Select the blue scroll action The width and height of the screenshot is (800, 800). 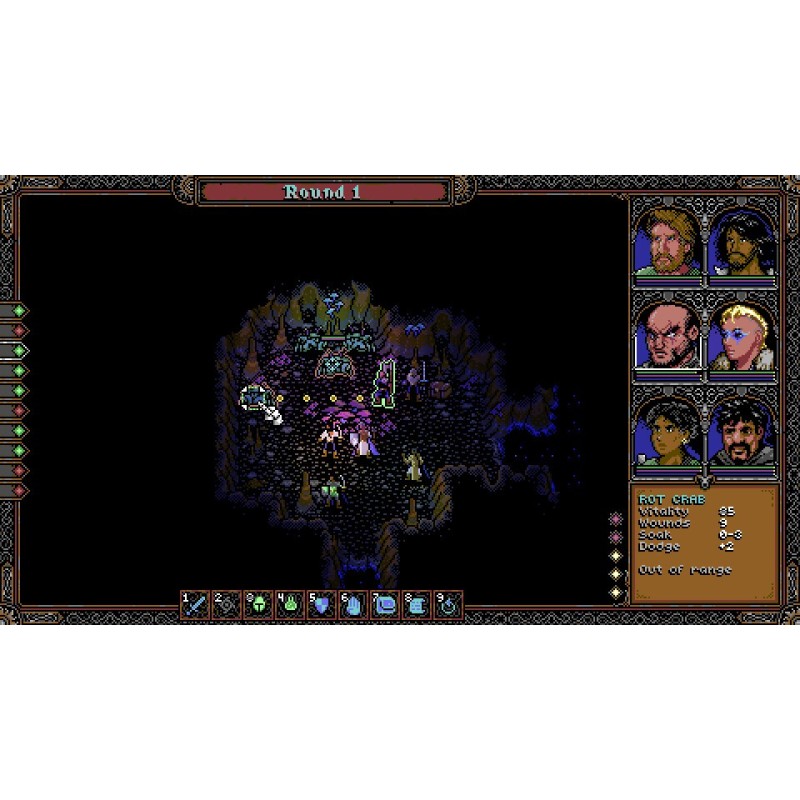[x=415, y=605]
